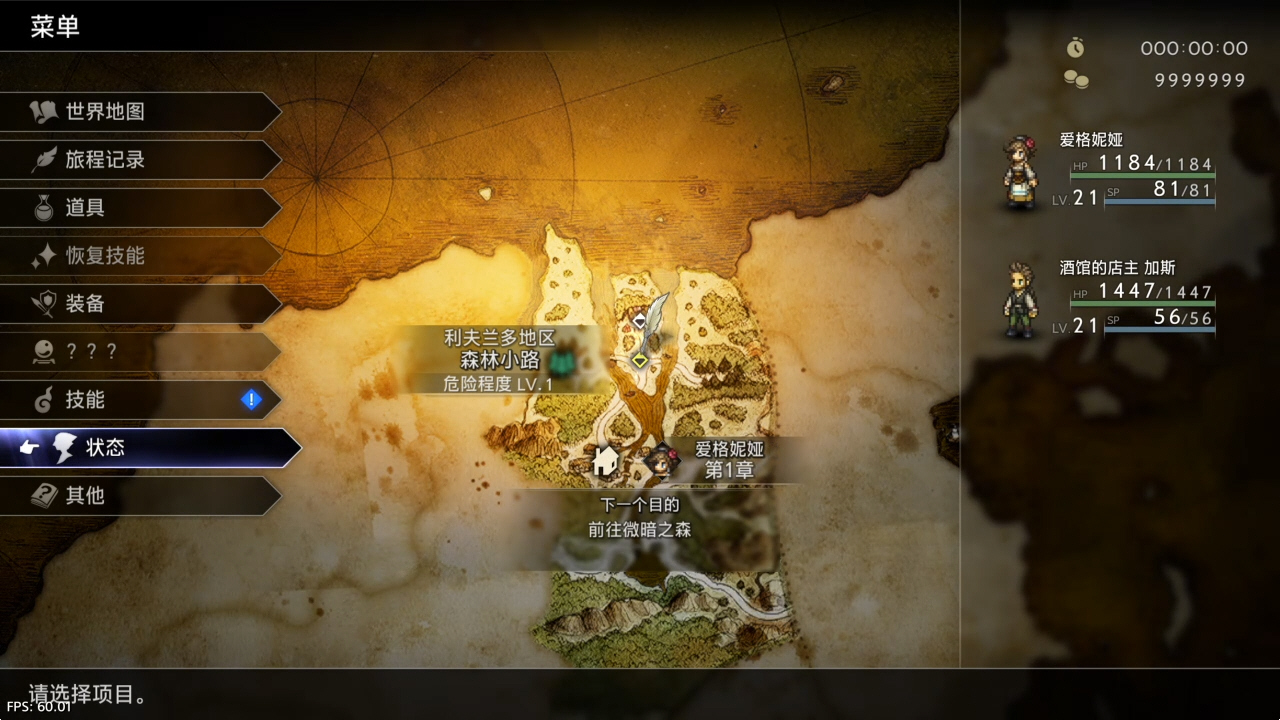This screenshot has width=1280, height=720.
Task: Select party member 爱格妮娅
Action: [x=1110, y=172]
